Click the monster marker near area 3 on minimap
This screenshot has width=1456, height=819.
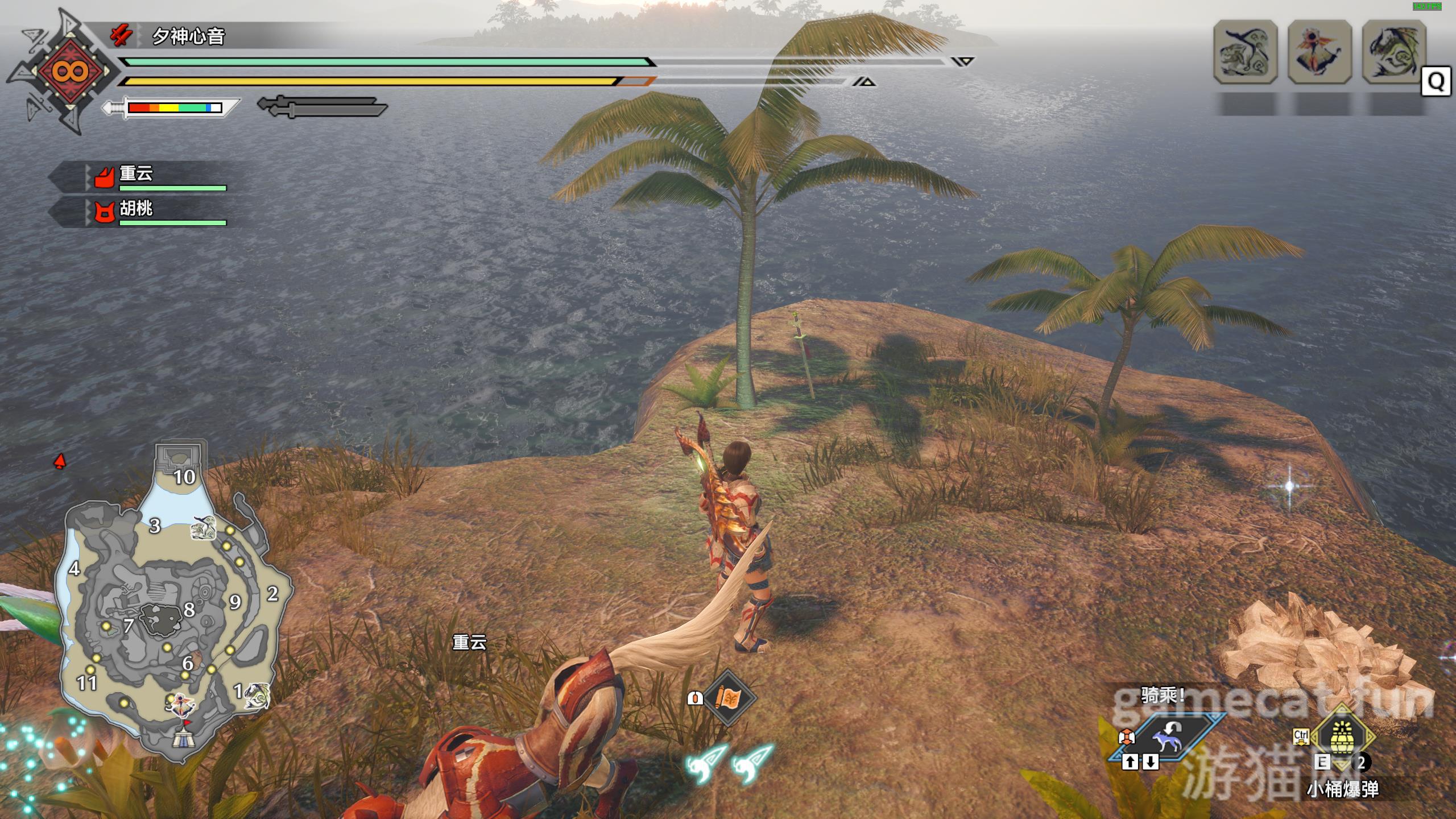pos(204,528)
